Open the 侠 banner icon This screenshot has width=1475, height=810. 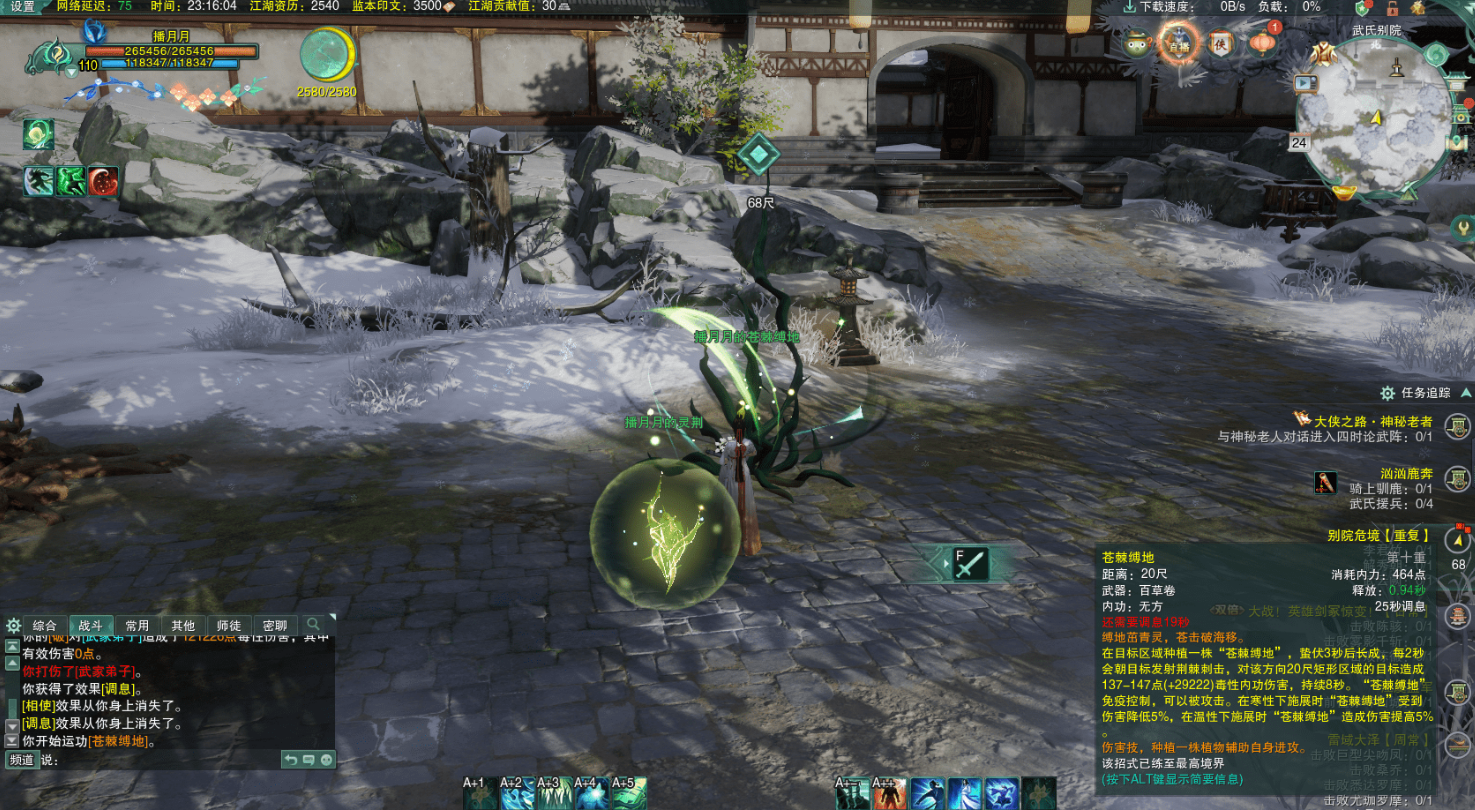[1219, 43]
